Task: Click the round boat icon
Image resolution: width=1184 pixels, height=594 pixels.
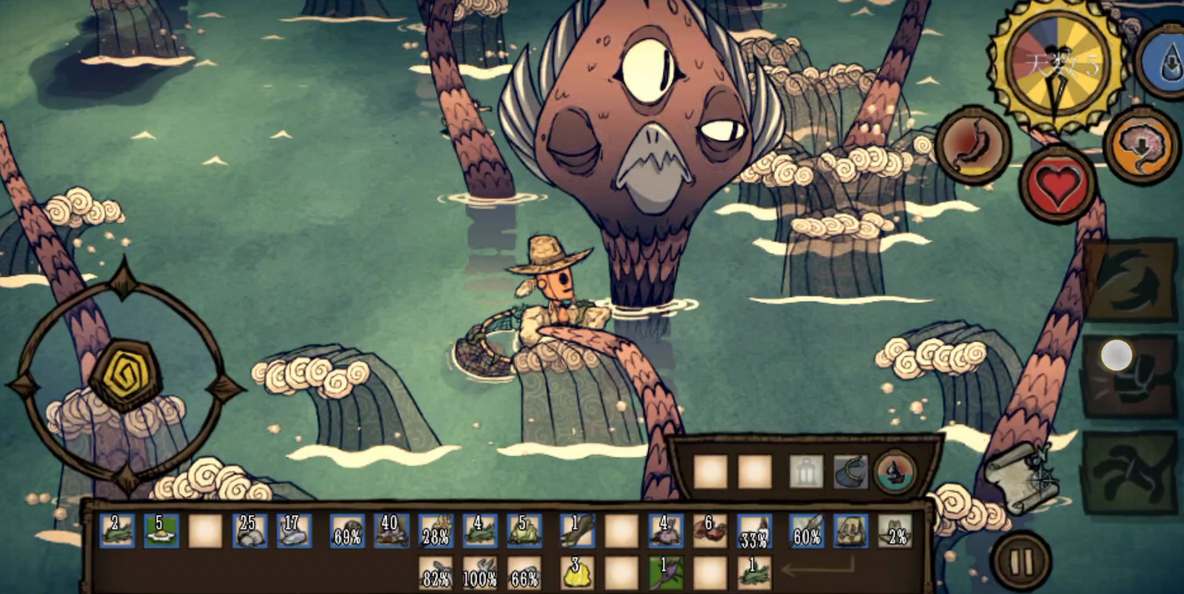Action: coord(895,471)
